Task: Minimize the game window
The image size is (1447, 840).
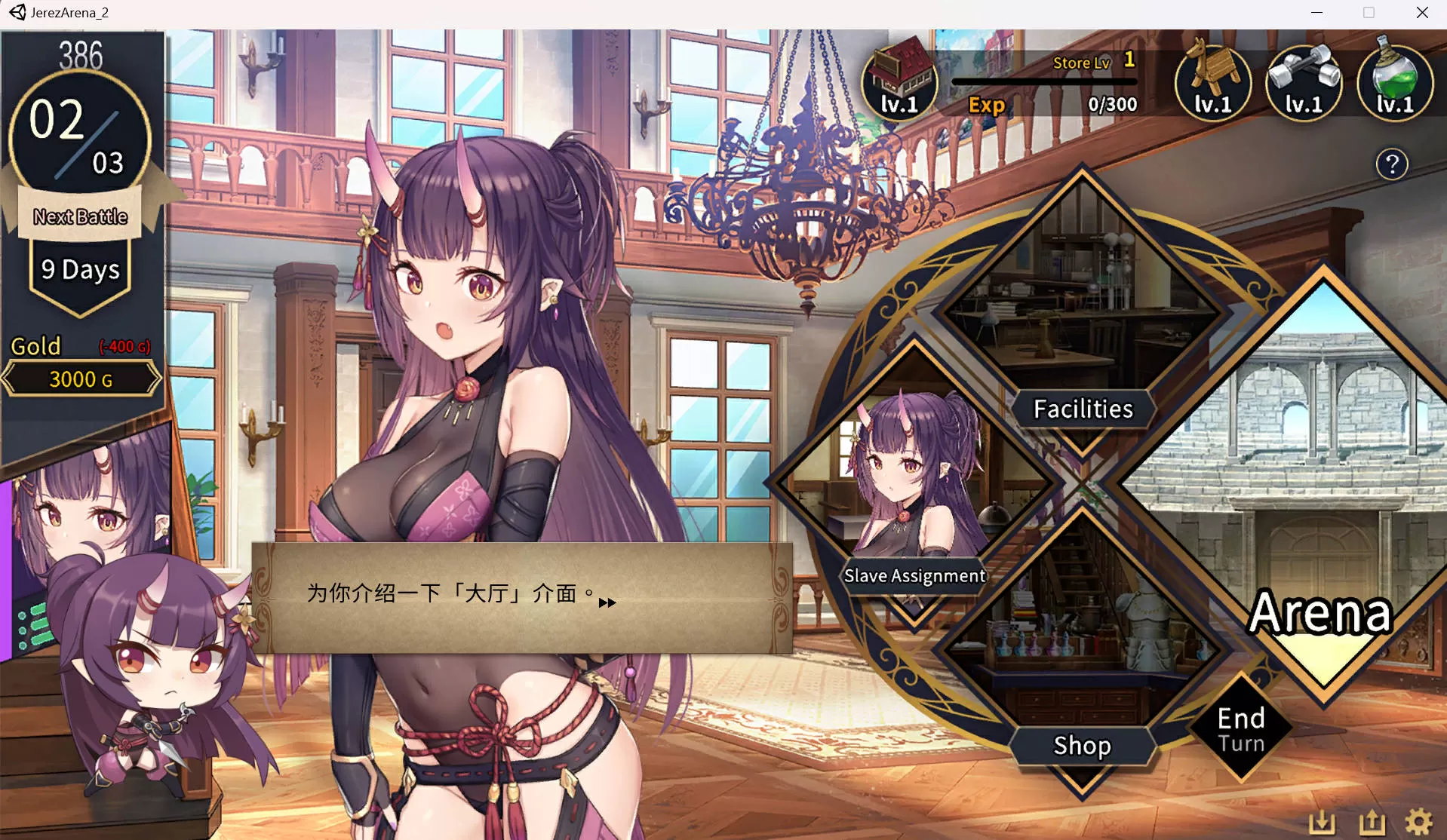Action: click(1316, 13)
